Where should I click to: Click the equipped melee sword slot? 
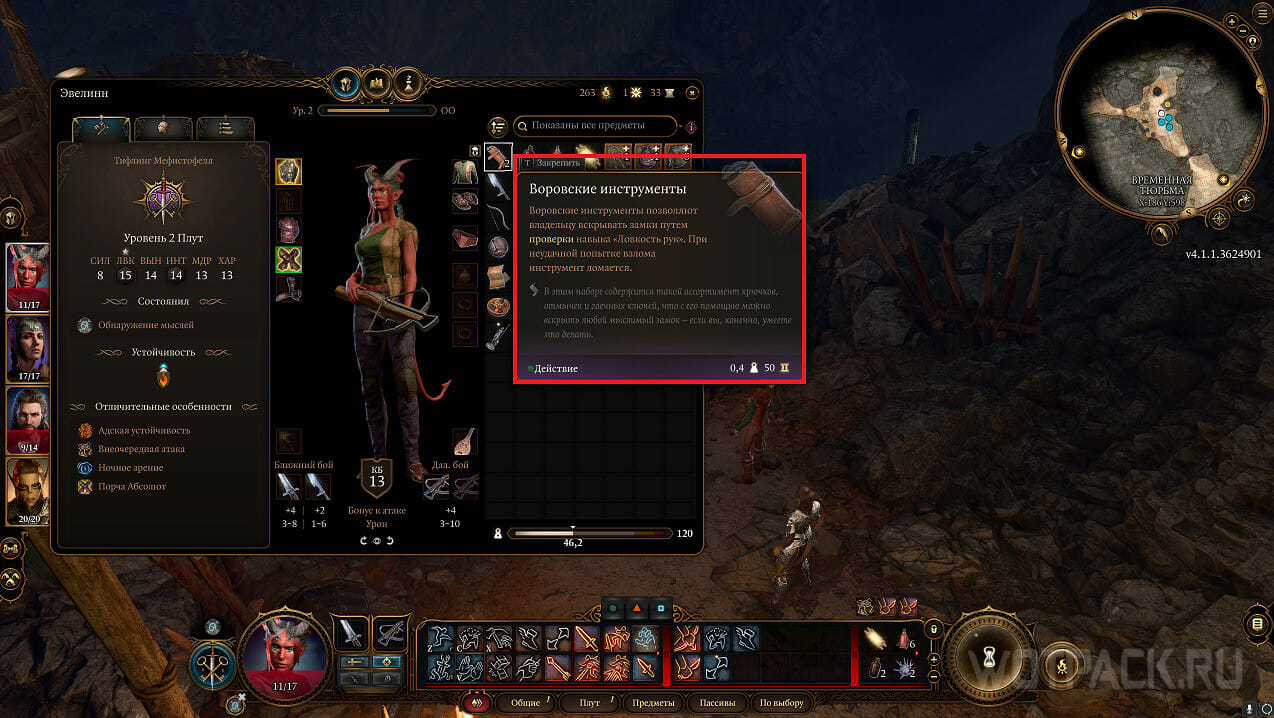point(288,487)
